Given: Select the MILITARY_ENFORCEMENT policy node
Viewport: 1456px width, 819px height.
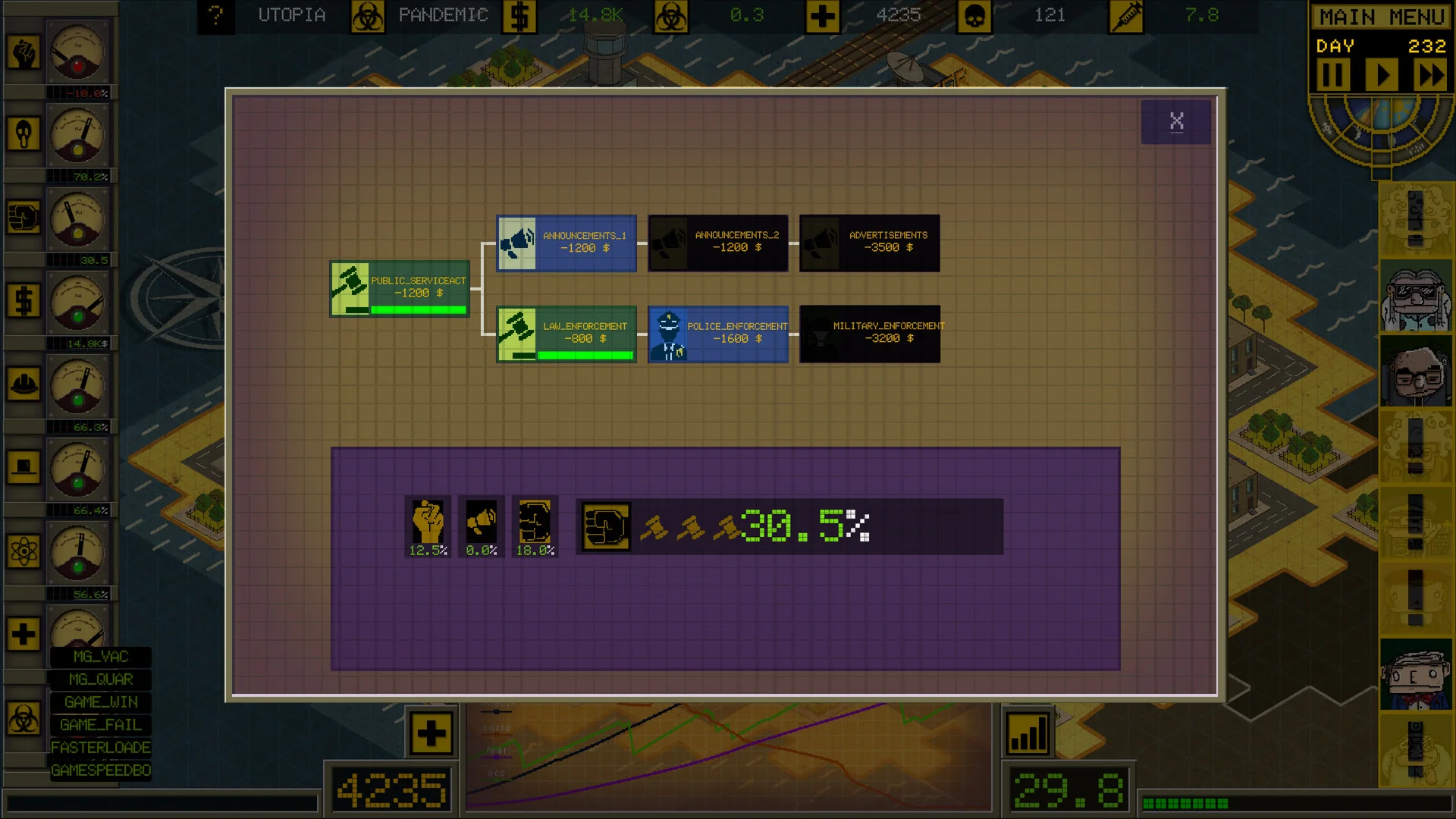Looking at the screenshot, I should click(x=870, y=334).
